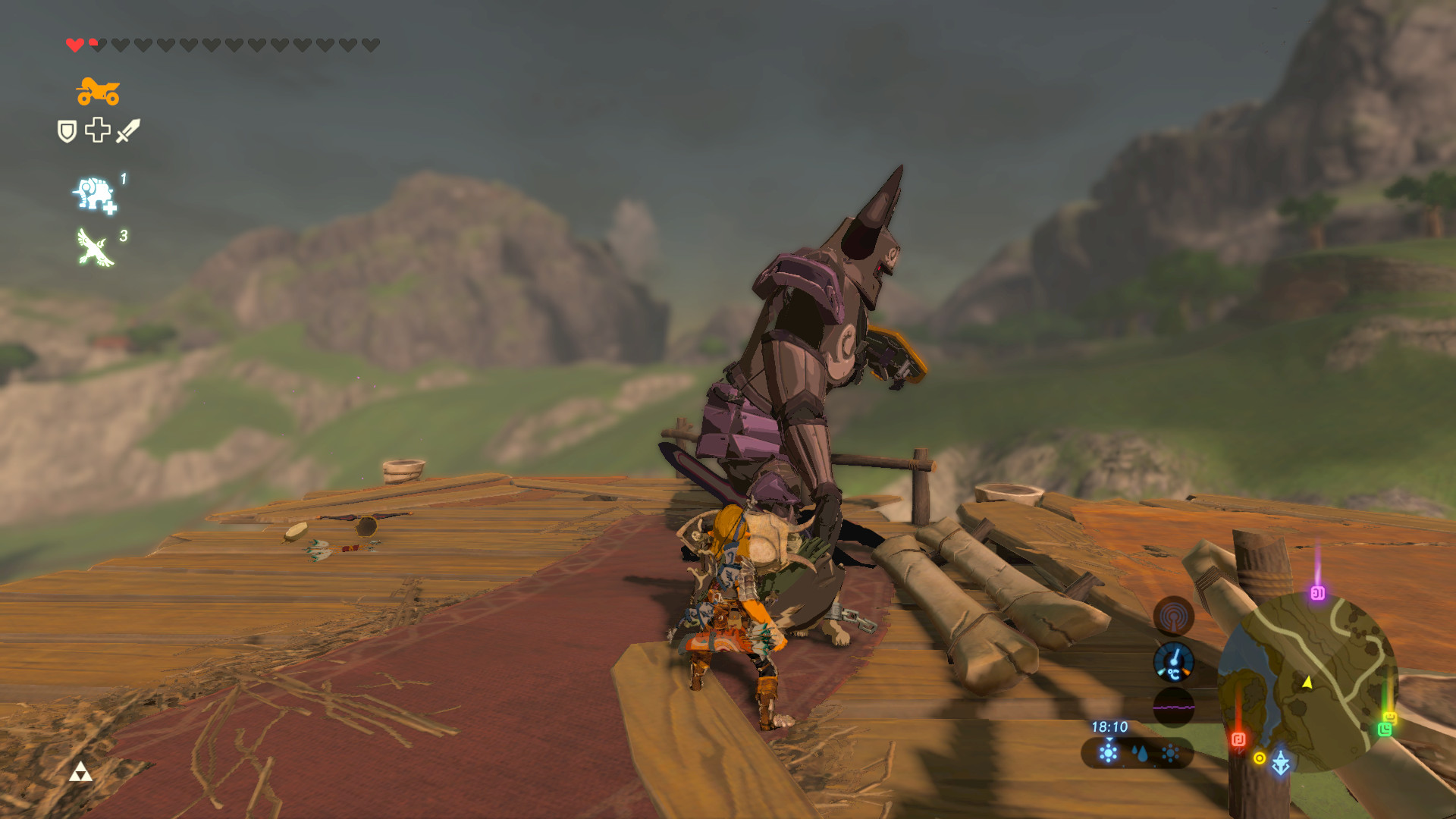1456x819 pixels.
Task: Click the 18:10 clock display
Action: [1109, 729]
